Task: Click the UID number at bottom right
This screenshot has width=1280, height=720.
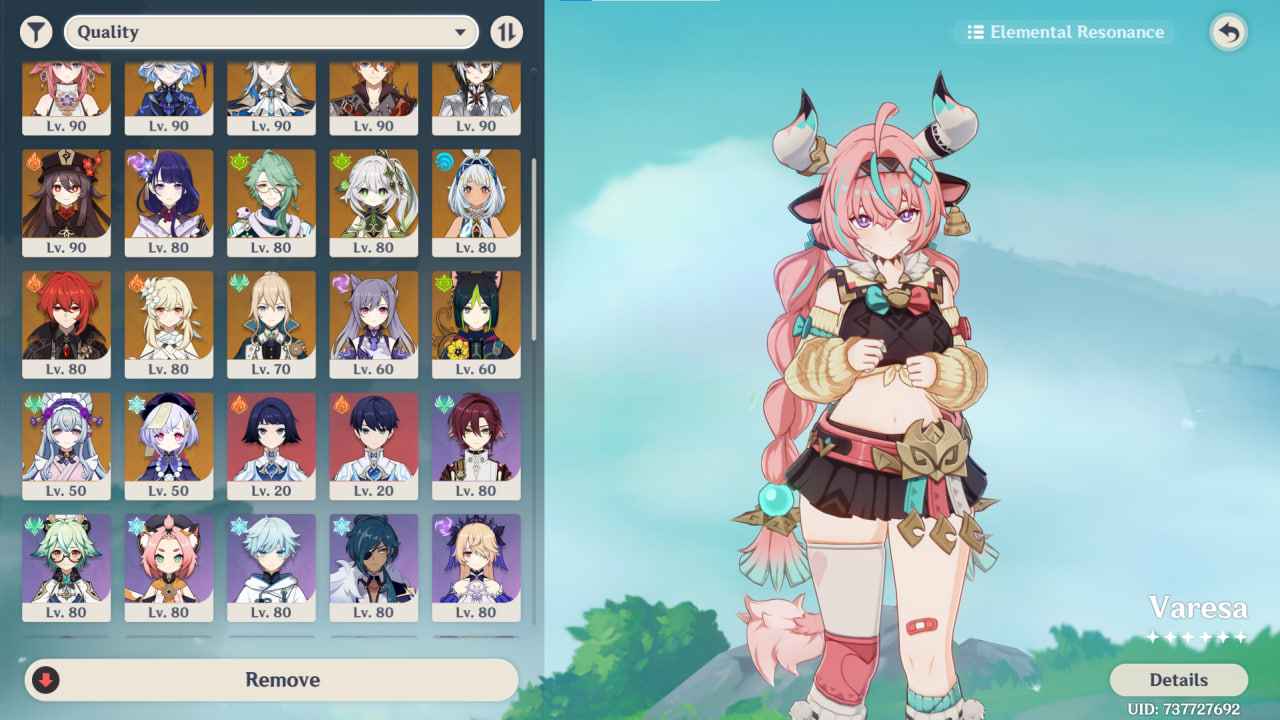Action: pyautogui.click(x=1185, y=710)
